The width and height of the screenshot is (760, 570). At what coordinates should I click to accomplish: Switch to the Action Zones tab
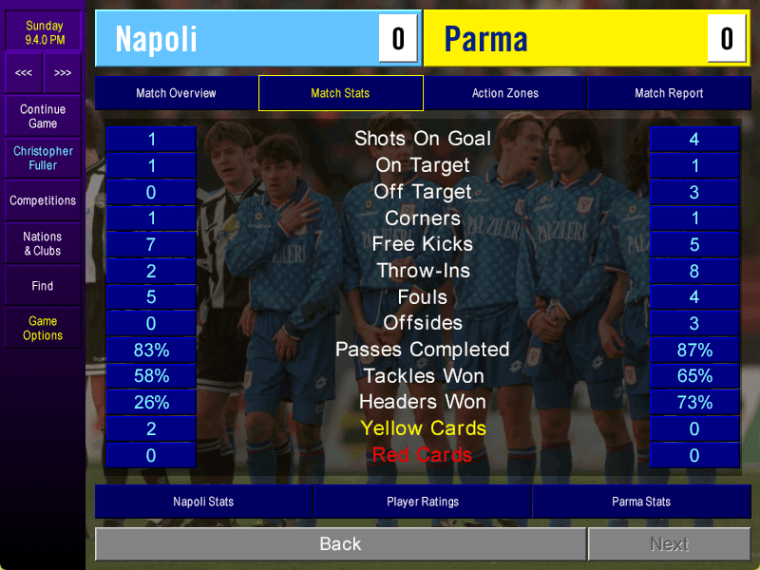point(505,93)
